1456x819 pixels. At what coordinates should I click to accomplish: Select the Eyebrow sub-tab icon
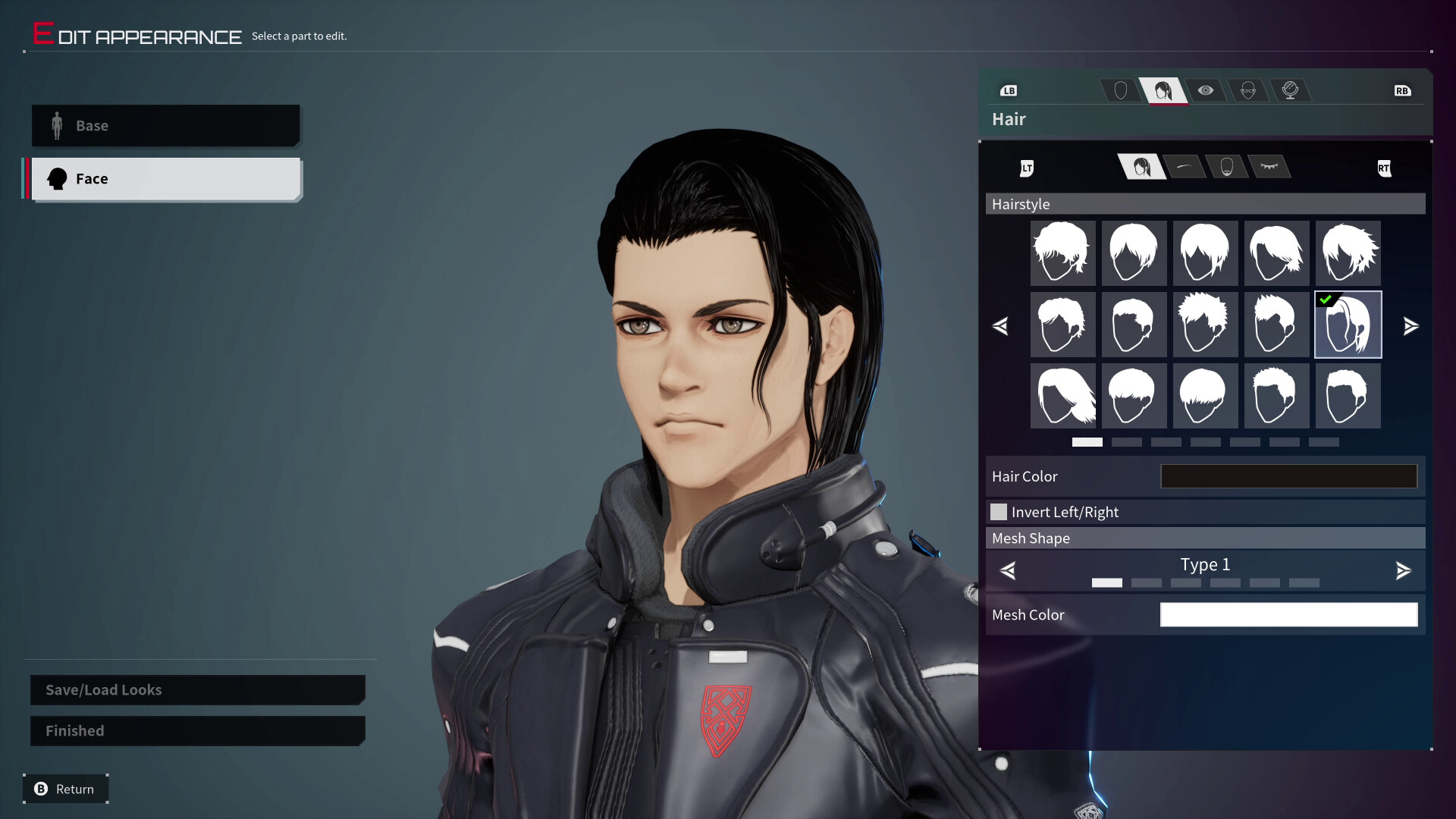[x=1184, y=168]
